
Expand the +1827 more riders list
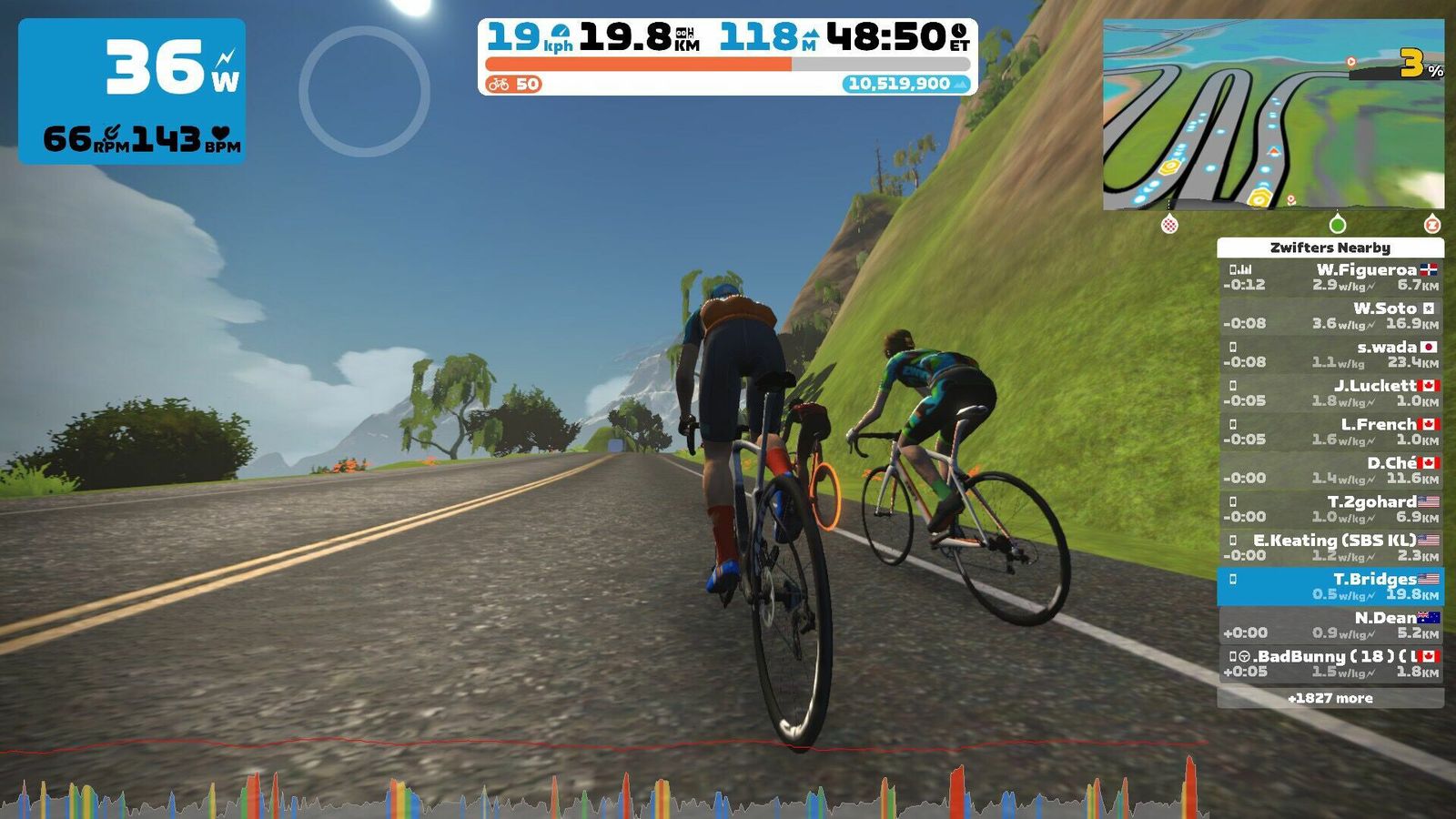[x=1330, y=698]
